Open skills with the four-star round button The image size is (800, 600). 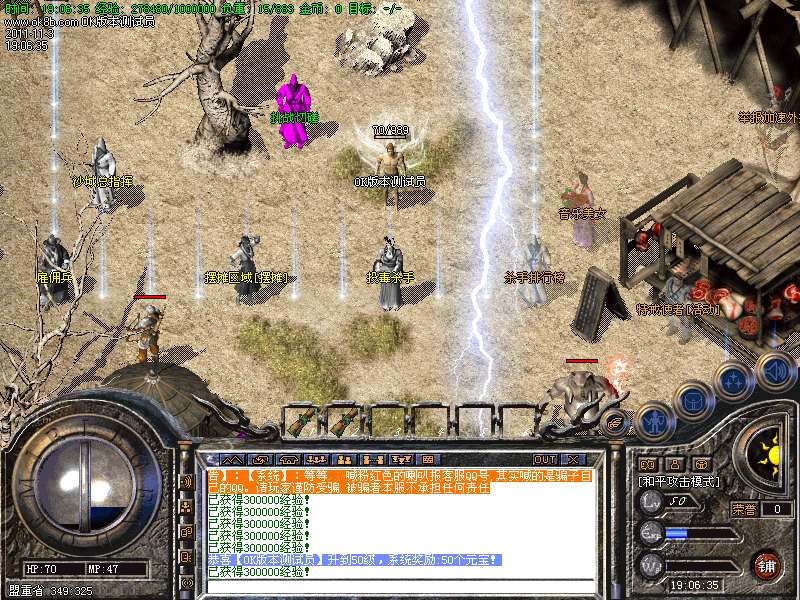pos(735,381)
